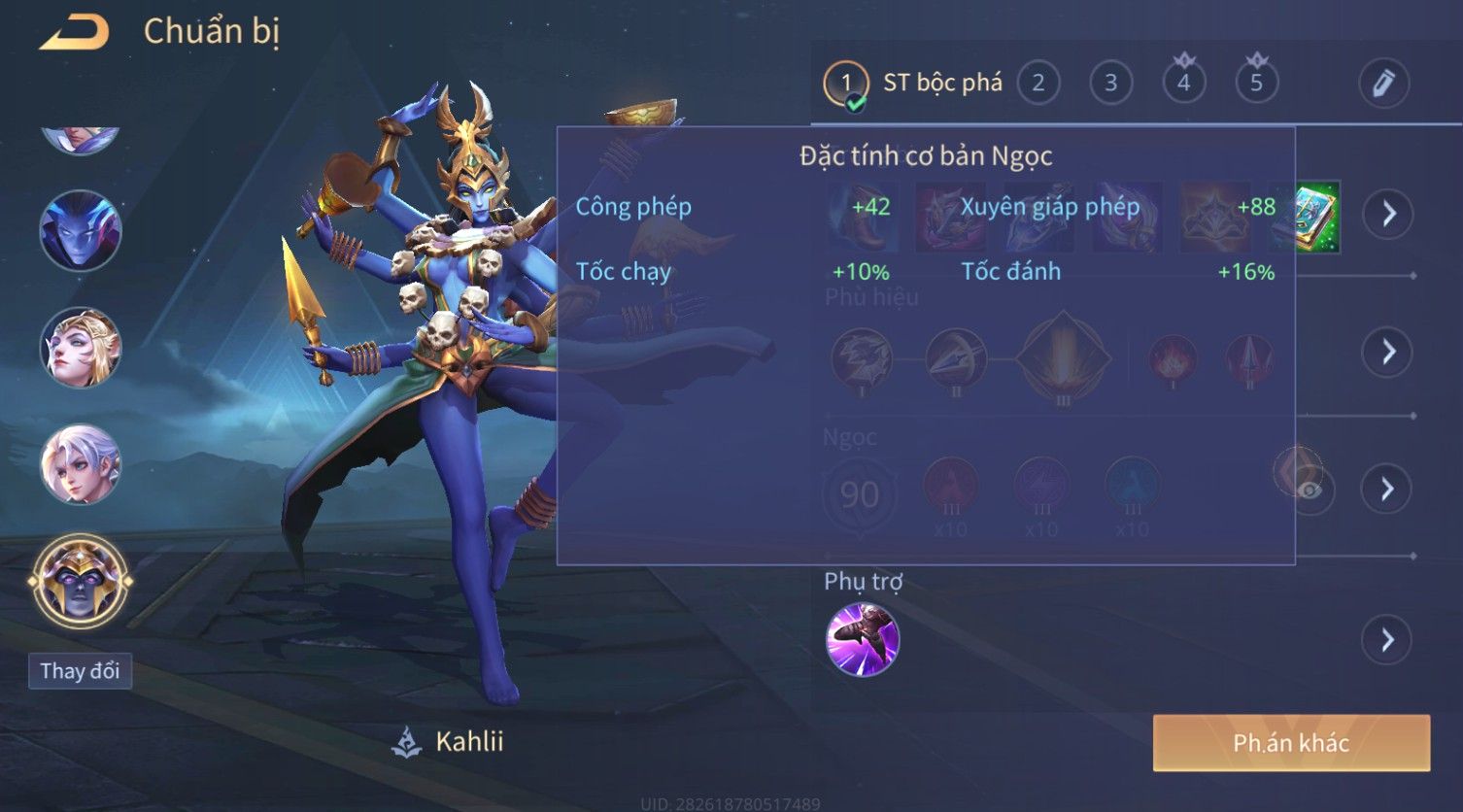1463x812 pixels.
Task: Pick the white-haired hero portrait
Action: click(81, 464)
